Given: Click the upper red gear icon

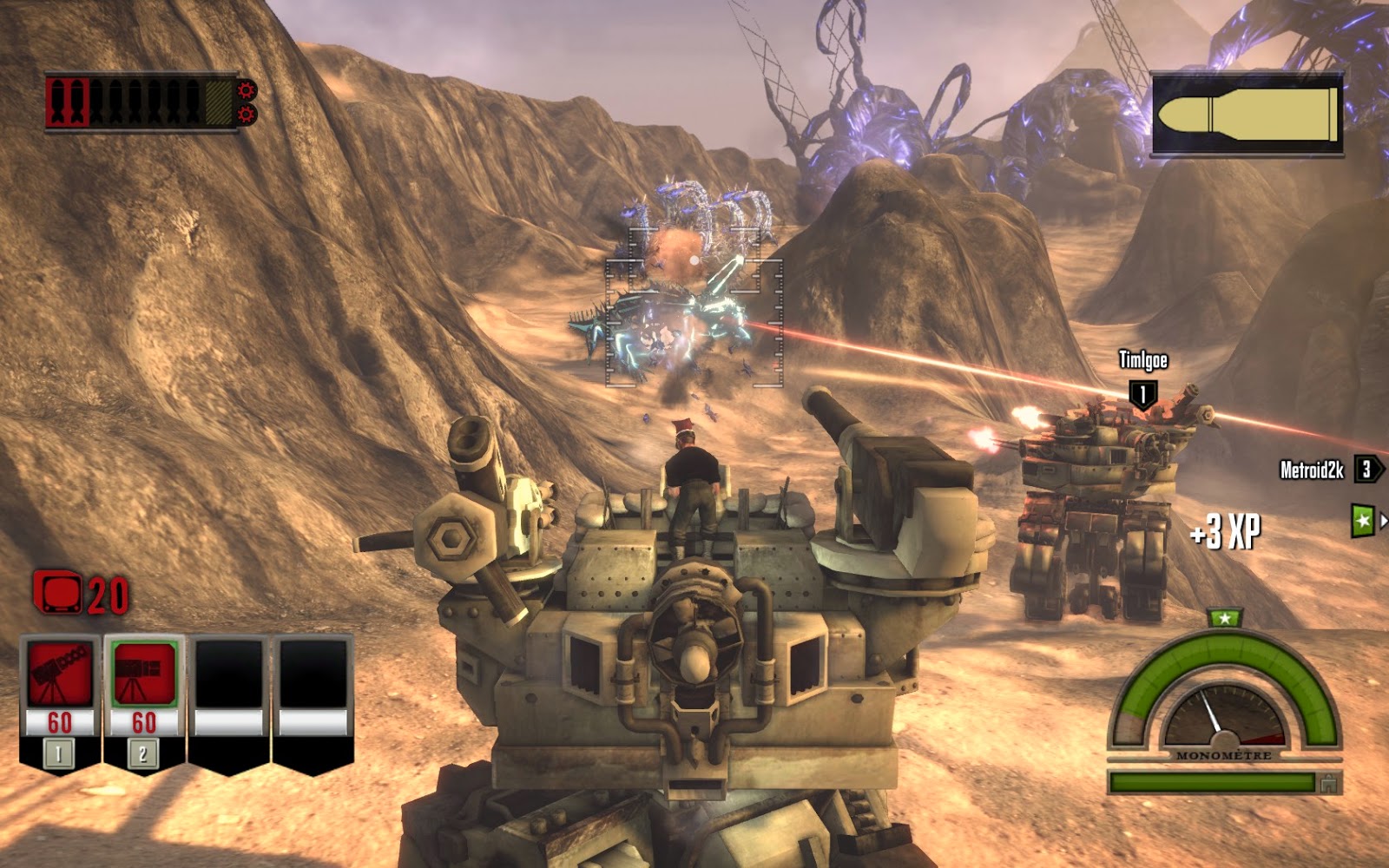Looking at the screenshot, I should (x=246, y=88).
